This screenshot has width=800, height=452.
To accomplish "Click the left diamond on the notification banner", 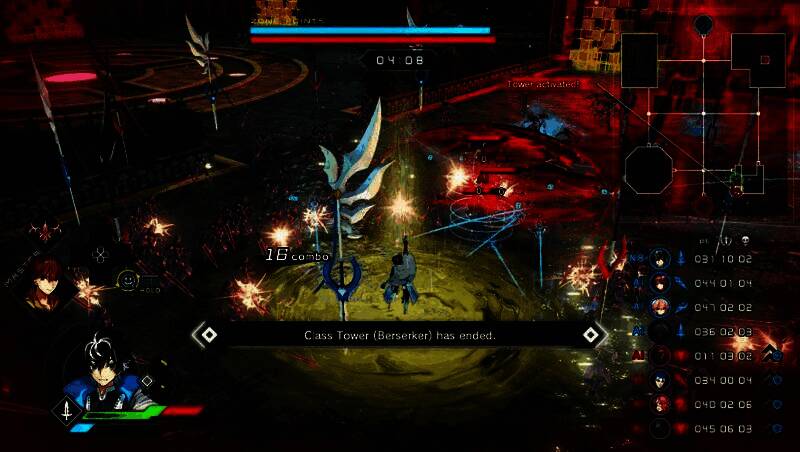I will [209, 334].
